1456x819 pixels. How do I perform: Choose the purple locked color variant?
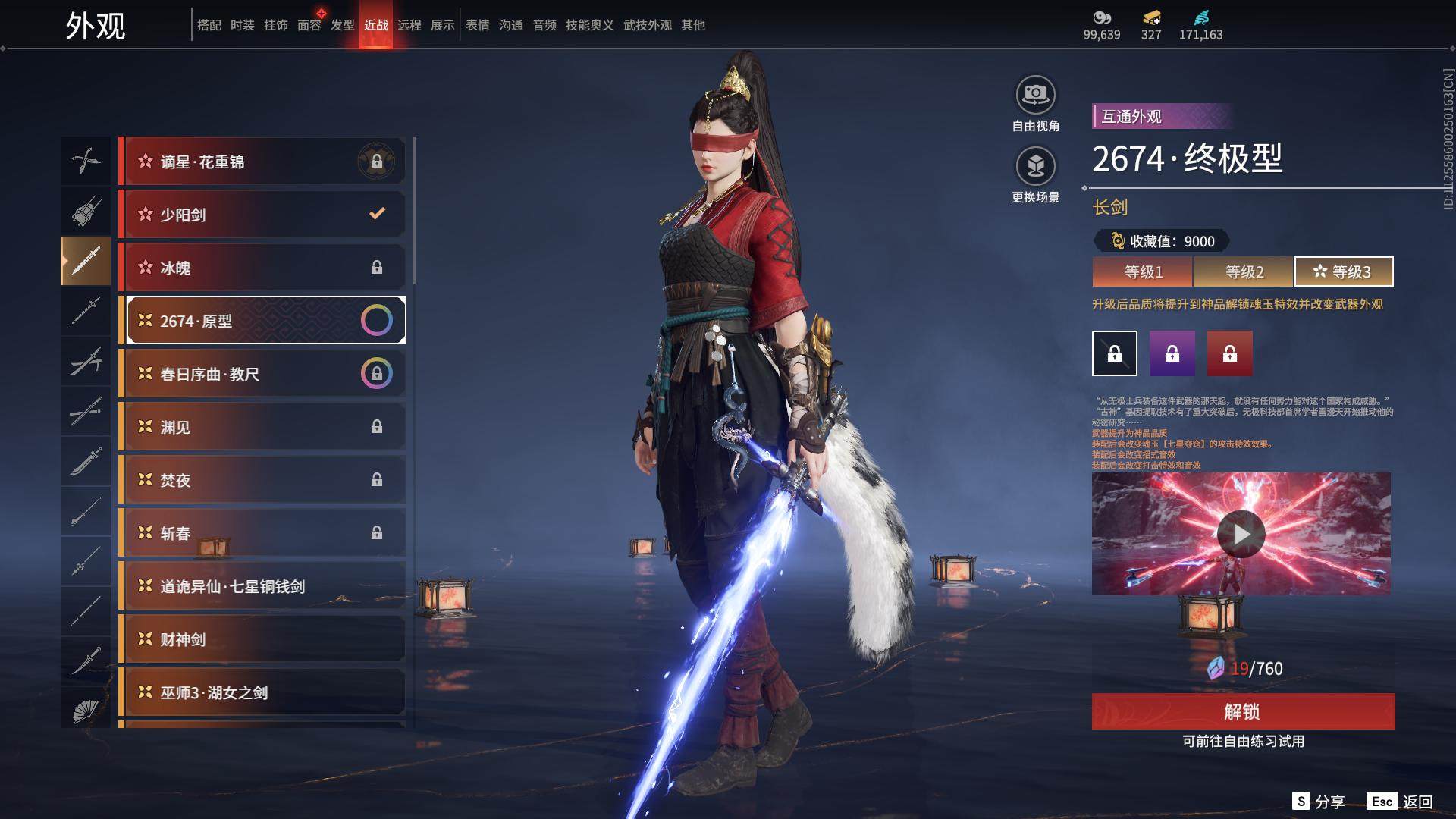pos(1172,353)
